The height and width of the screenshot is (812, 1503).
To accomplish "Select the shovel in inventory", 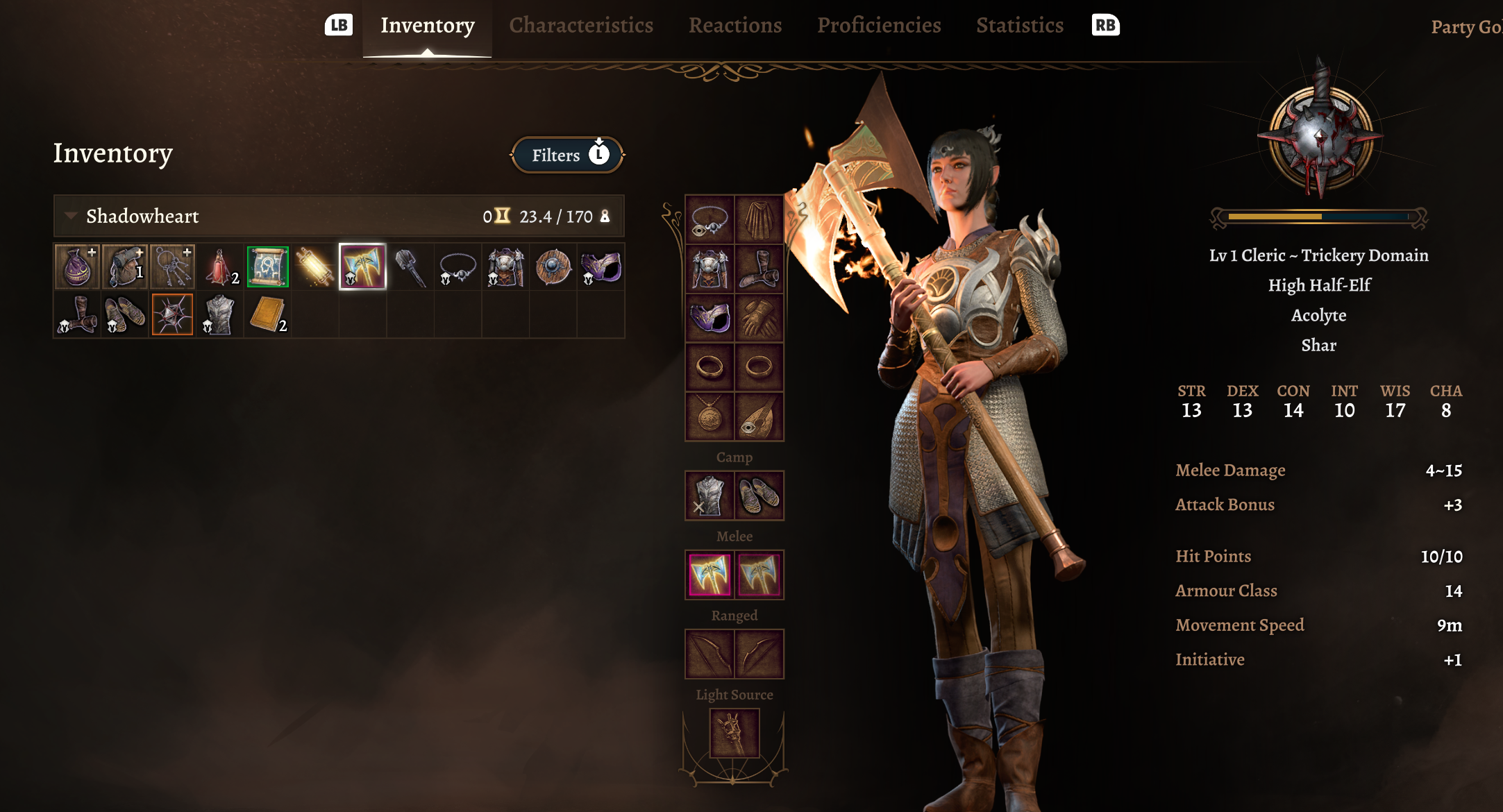I will click(x=410, y=267).
